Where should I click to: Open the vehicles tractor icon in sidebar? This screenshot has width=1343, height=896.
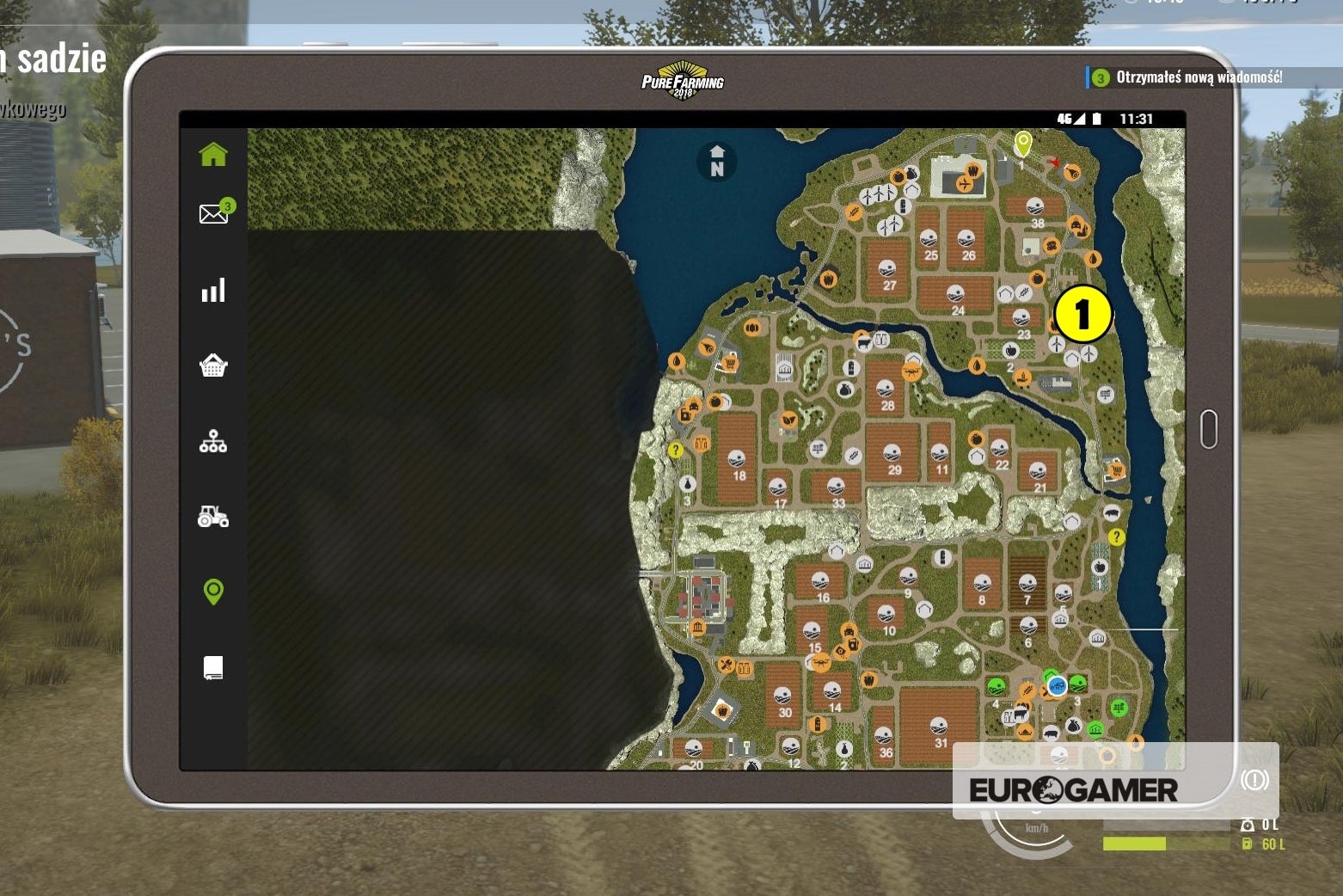(x=212, y=517)
